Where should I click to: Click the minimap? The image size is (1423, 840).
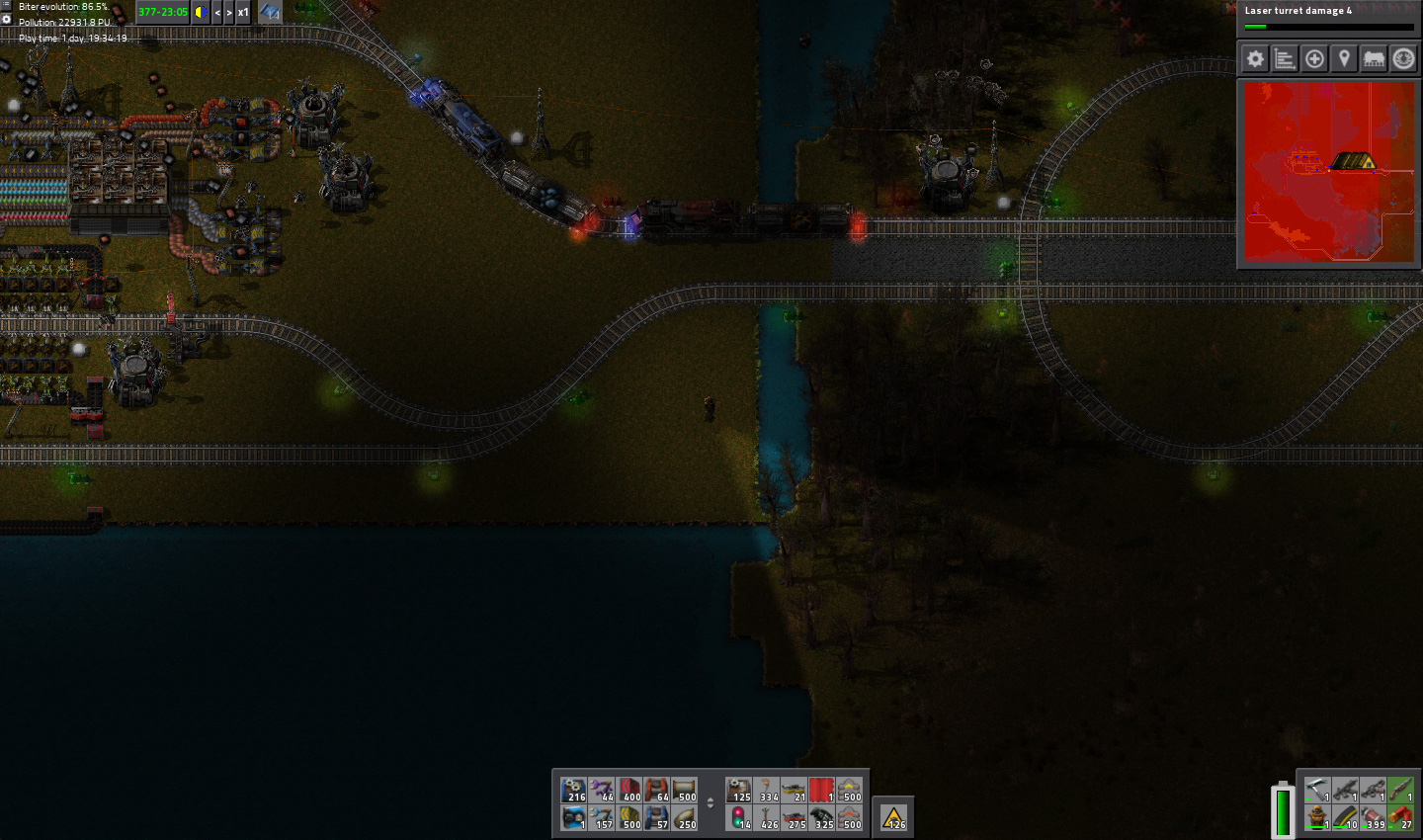click(1329, 172)
